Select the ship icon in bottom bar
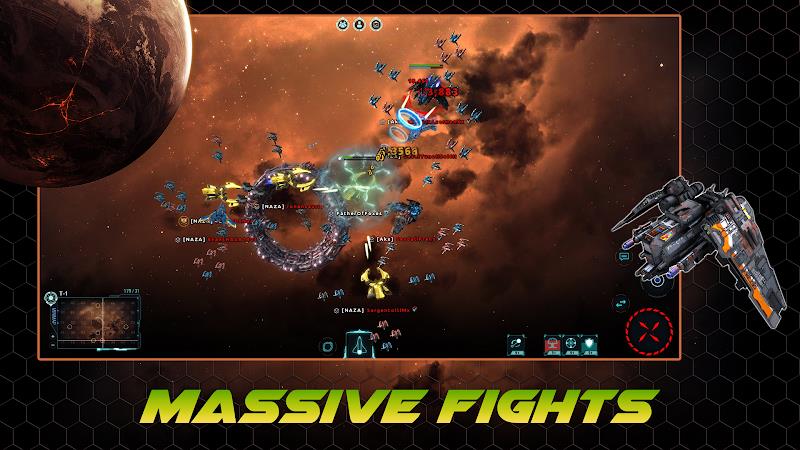800x450 pixels. pyautogui.click(x=357, y=343)
